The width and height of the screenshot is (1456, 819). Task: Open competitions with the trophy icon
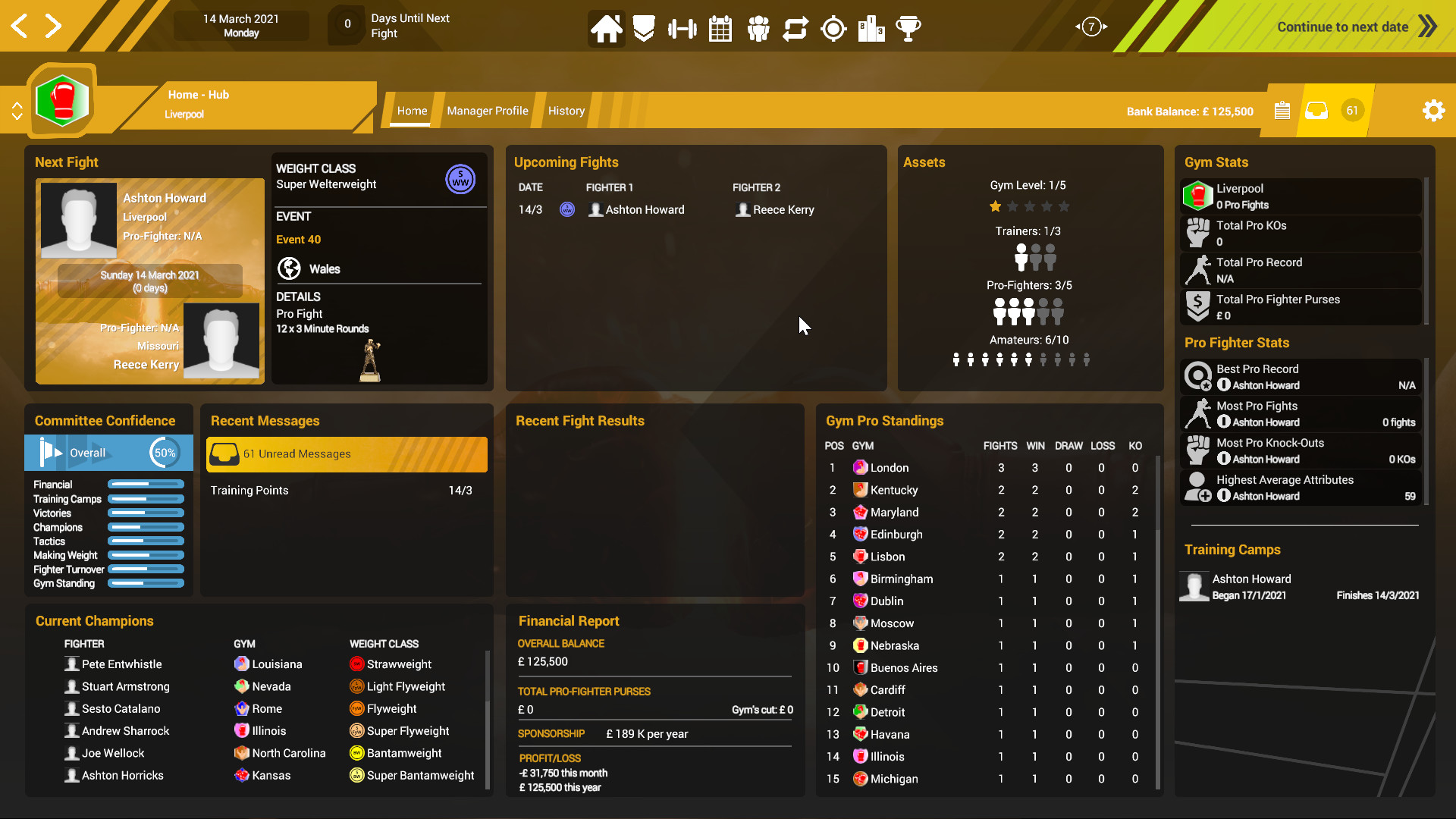(909, 28)
